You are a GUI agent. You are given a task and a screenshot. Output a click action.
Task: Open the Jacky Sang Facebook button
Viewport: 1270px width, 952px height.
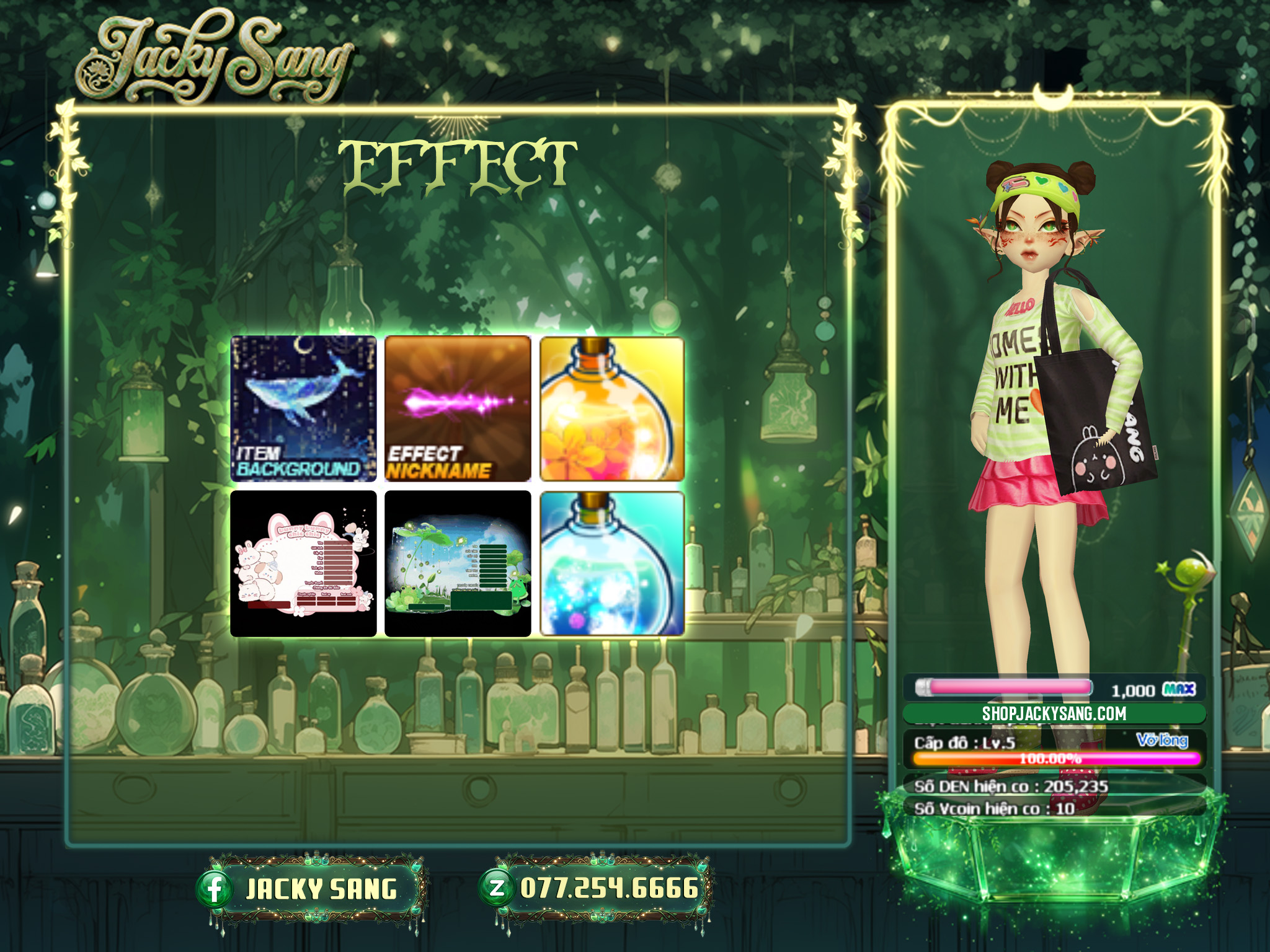coord(310,889)
